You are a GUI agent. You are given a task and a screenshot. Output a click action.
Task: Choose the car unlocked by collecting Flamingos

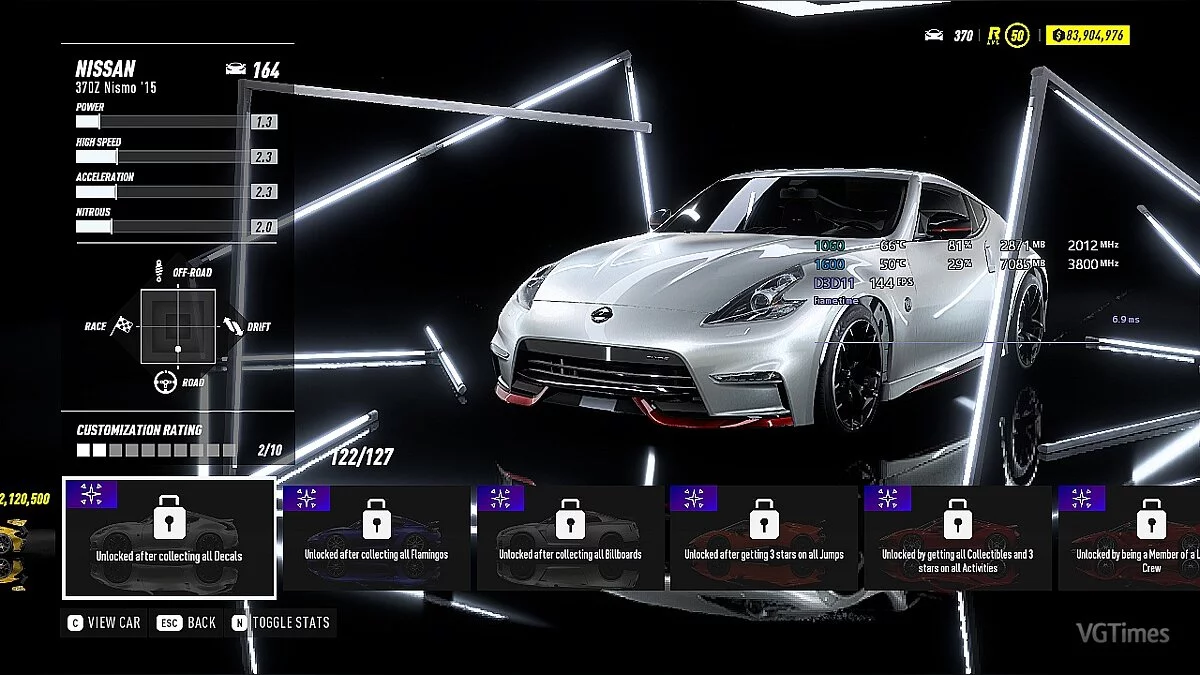tap(376, 538)
